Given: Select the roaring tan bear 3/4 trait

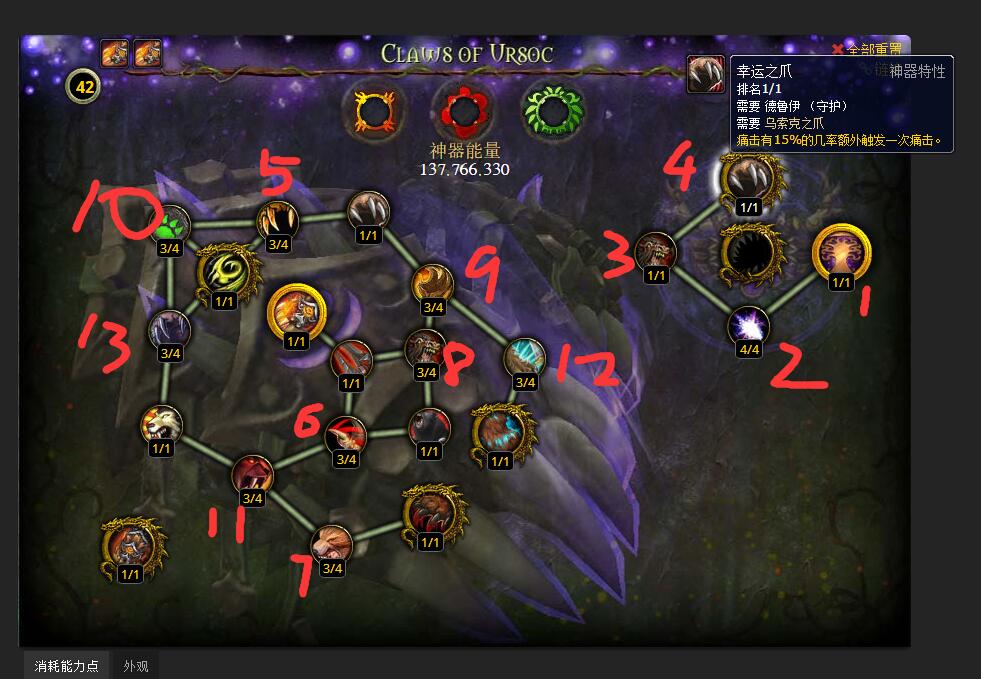Looking at the screenshot, I should [331, 545].
